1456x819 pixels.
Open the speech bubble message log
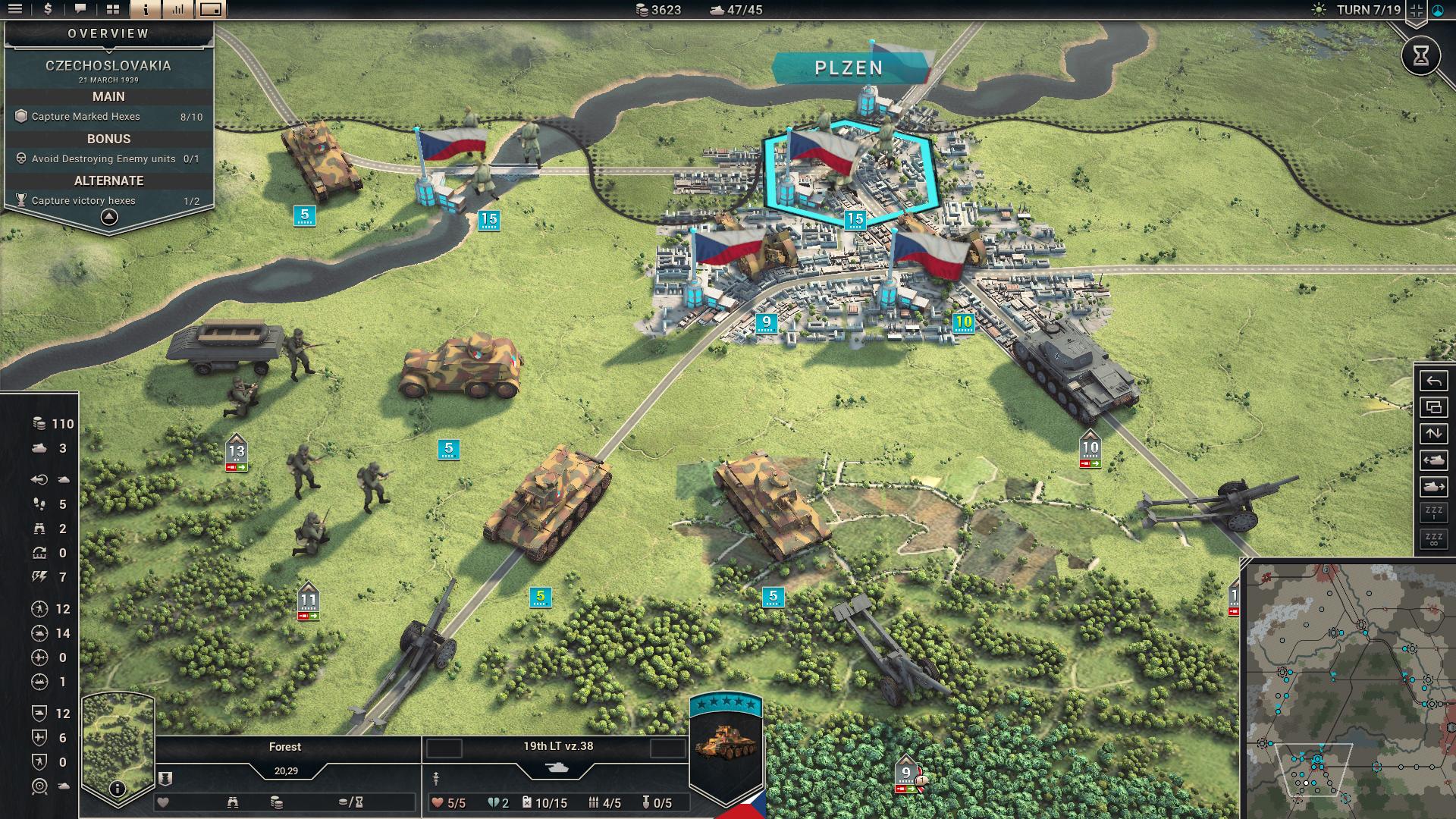[x=80, y=9]
